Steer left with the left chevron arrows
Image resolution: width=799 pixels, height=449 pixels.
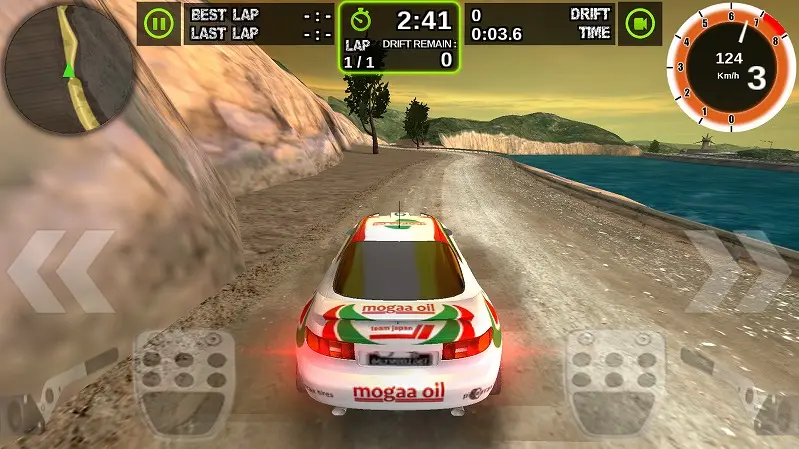[x=62, y=271]
